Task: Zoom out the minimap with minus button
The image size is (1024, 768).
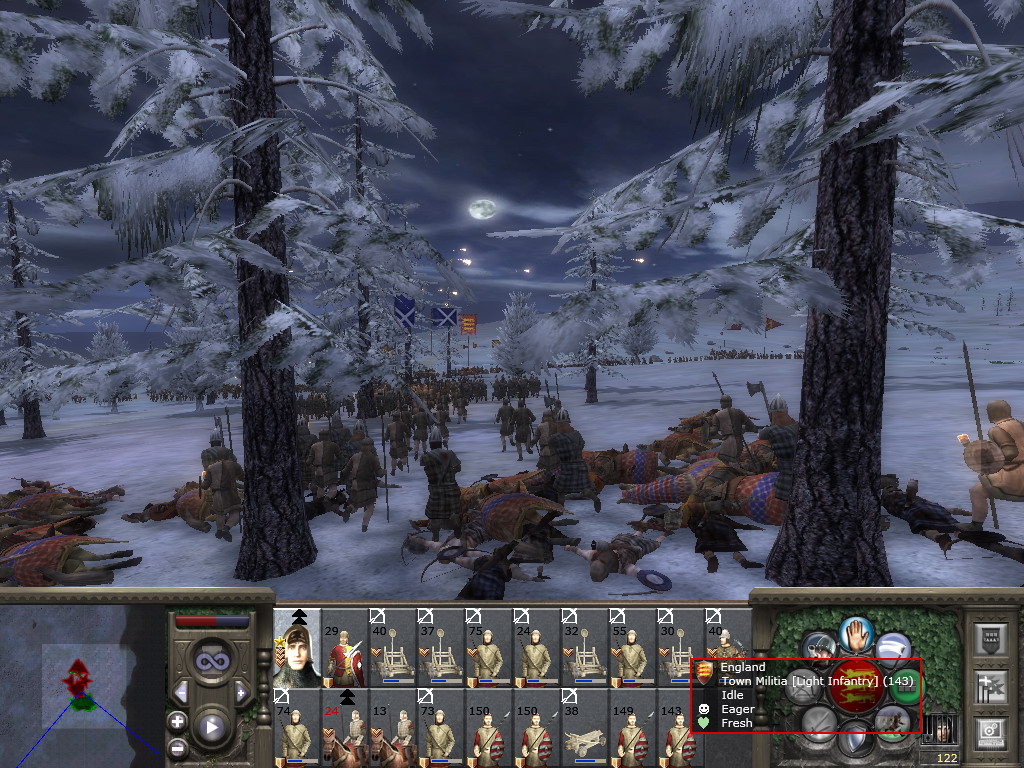Action: click(x=178, y=748)
